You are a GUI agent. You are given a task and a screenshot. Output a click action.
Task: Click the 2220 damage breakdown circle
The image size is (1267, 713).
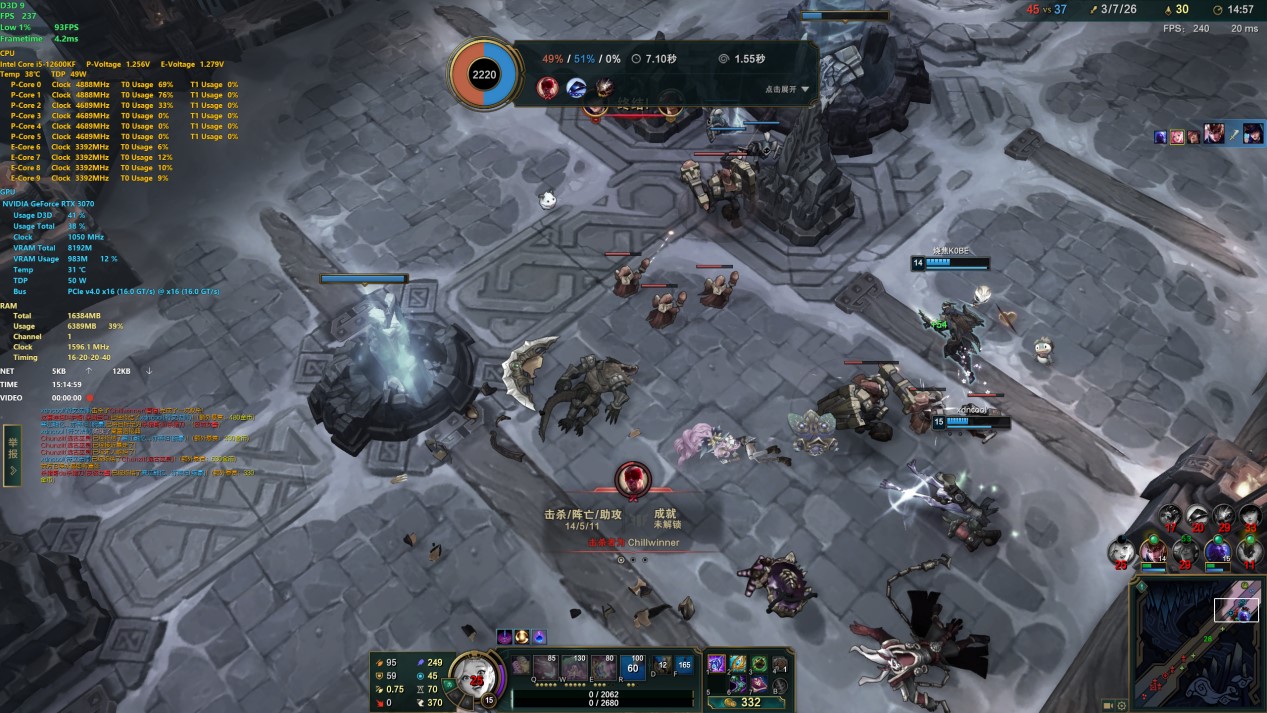tap(484, 74)
